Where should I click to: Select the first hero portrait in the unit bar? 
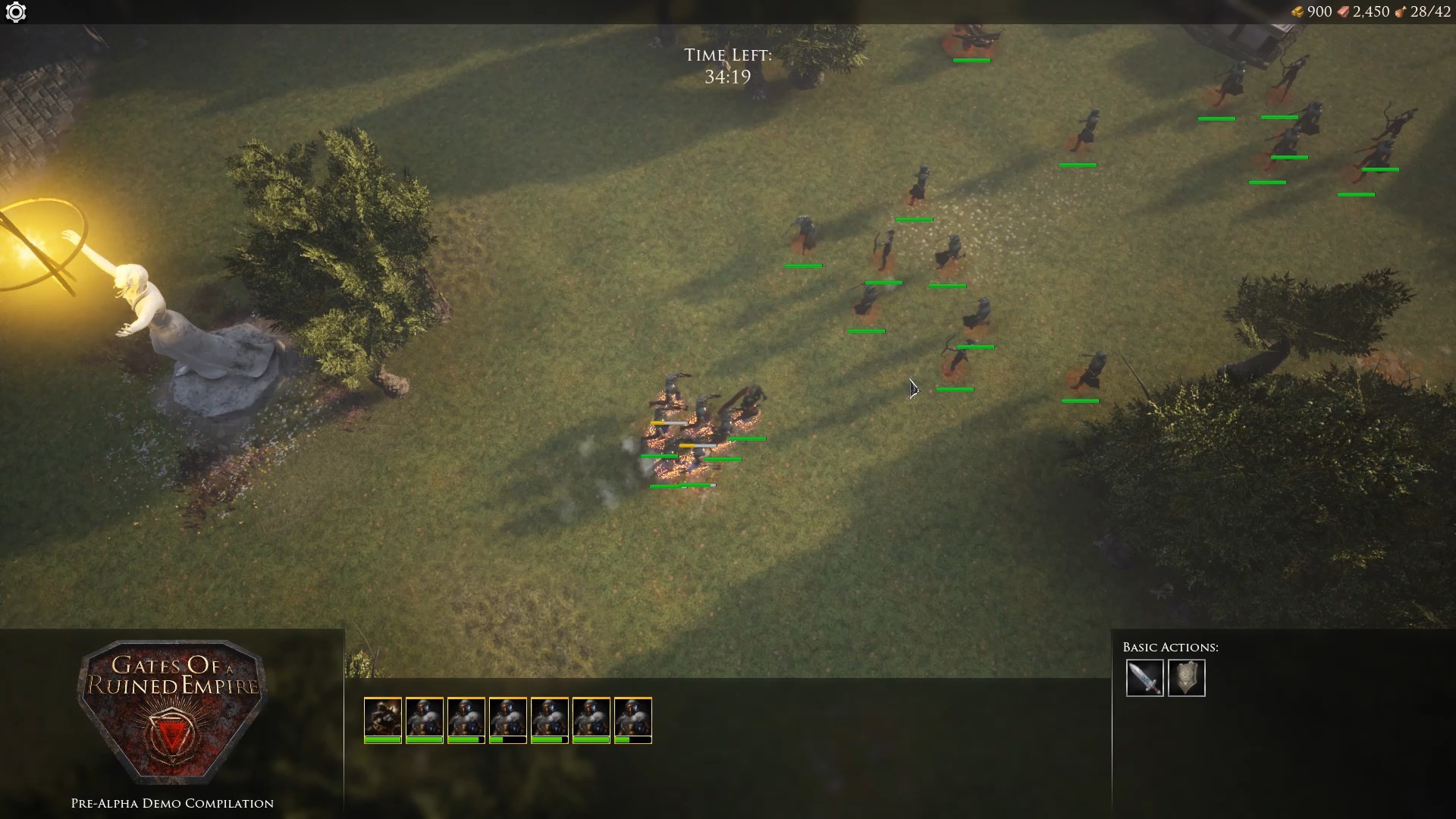(x=384, y=719)
